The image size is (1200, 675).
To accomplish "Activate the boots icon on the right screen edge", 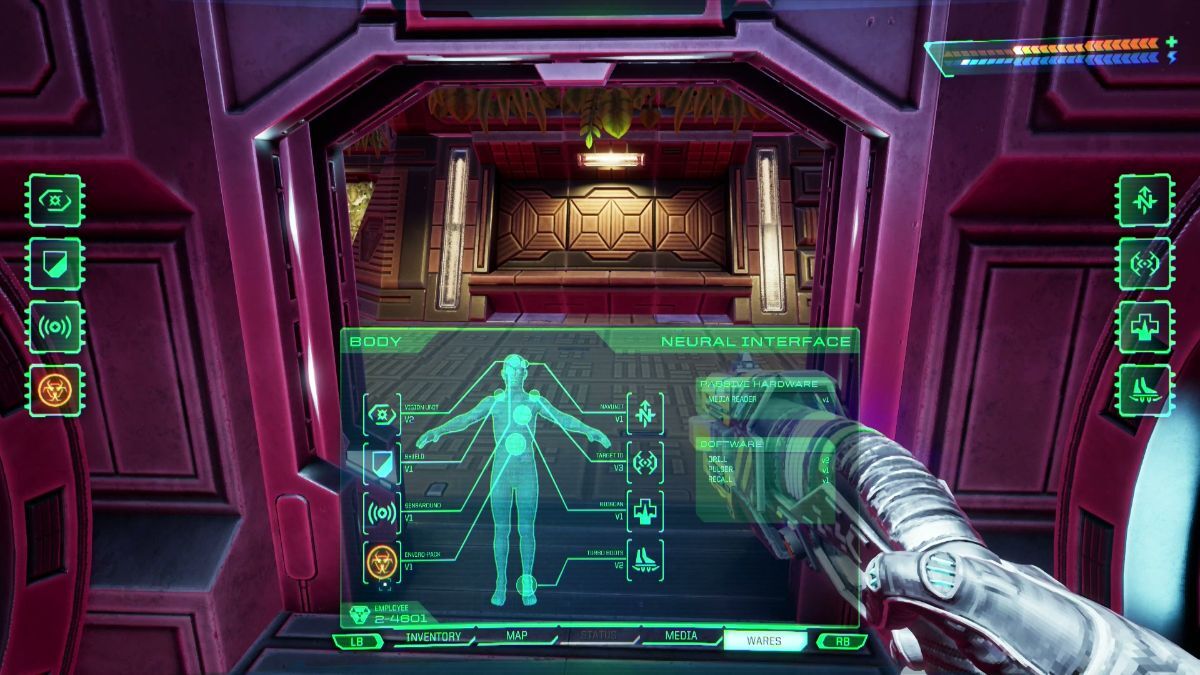I will pos(1144,389).
